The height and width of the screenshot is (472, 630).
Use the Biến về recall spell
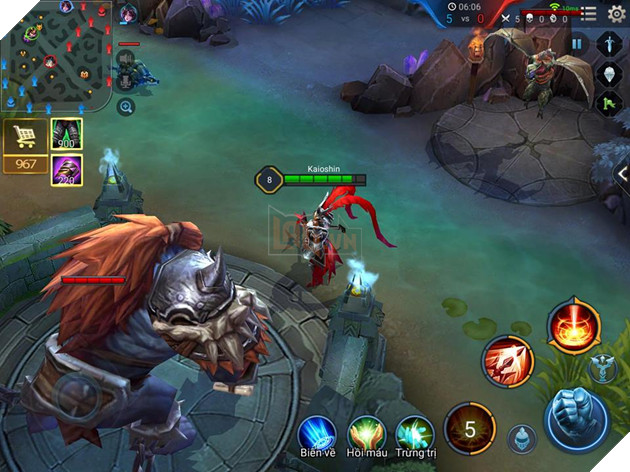[316, 434]
